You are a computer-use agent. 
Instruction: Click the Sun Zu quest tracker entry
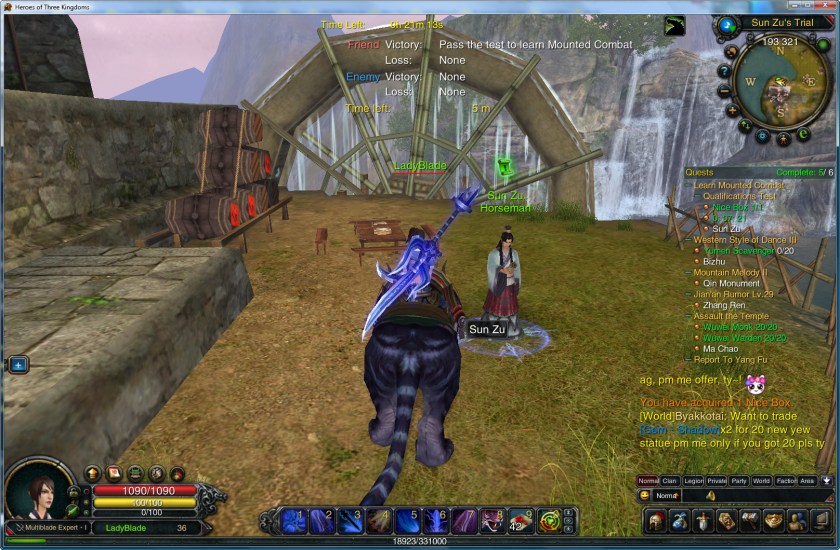(720, 229)
